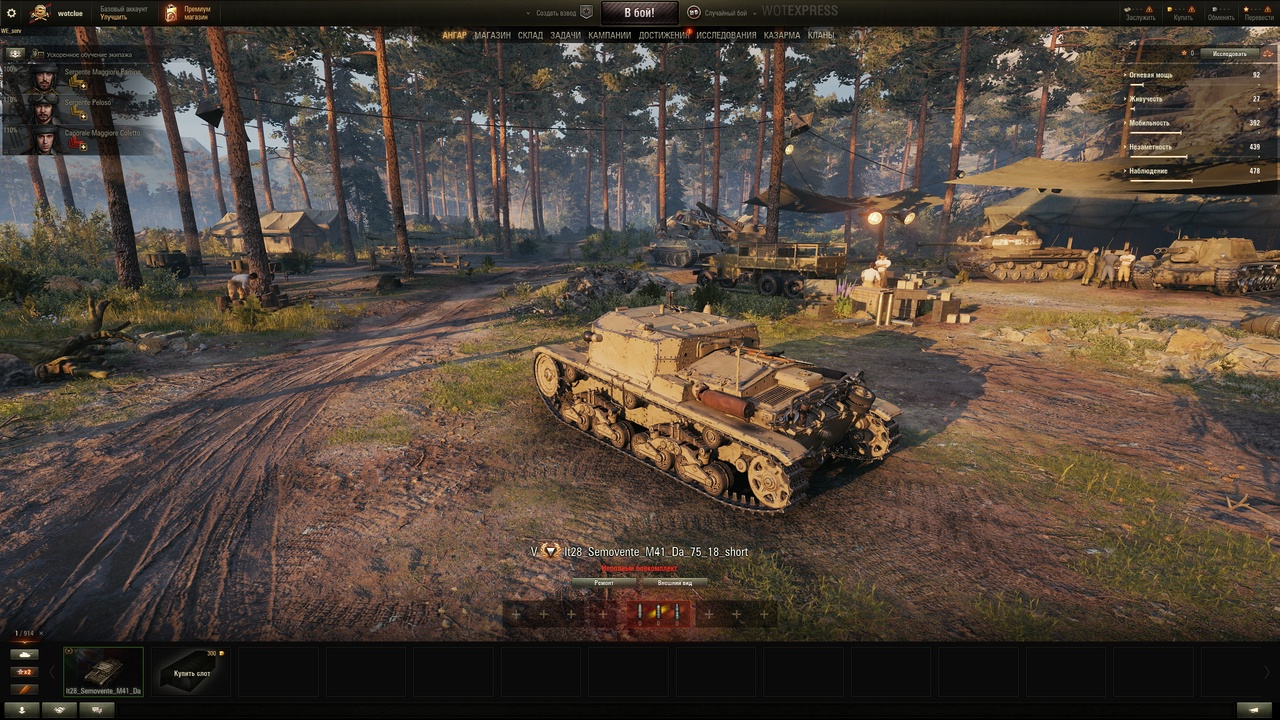Open the Случайный бой battle mode dropdown
The width and height of the screenshot is (1280, 720).
(x=718, y=13)
